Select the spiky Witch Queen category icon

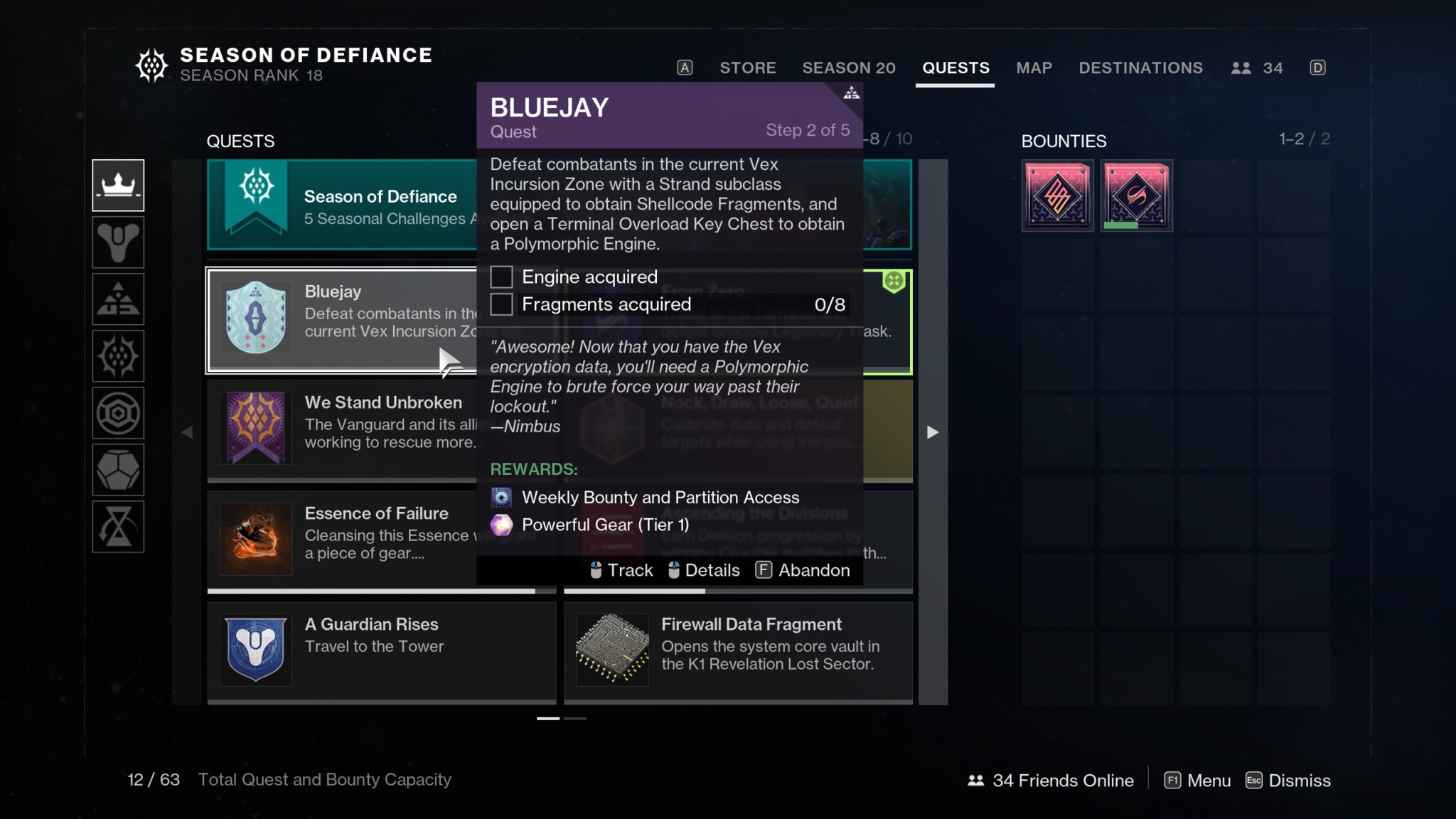pyautogui.click(x=118, y=356)
